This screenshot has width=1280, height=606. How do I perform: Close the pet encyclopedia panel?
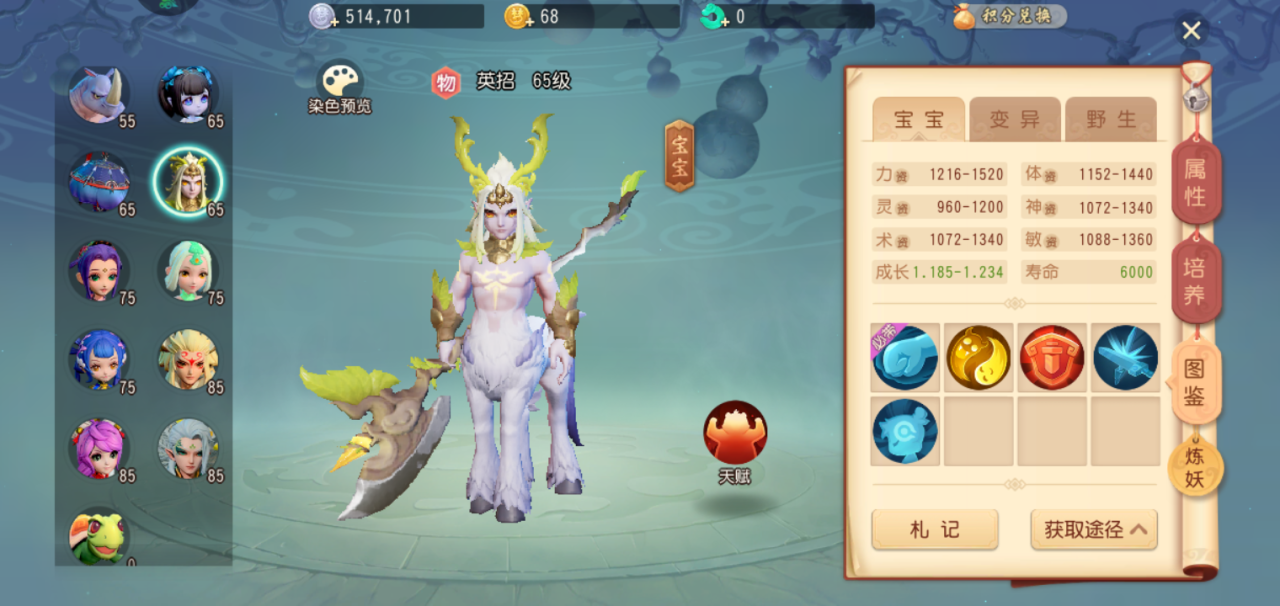[x=1191, y=31]
